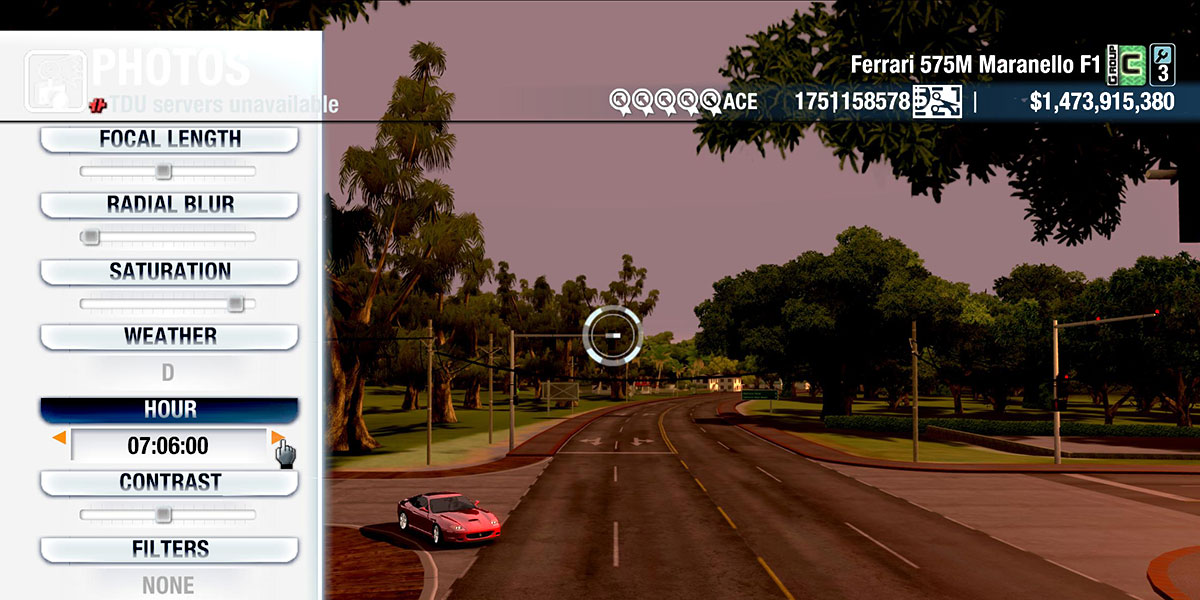Select the Focal Length option
This screenshot has height=600, width=1200.
pyautogui.click(x=169, y=139)
